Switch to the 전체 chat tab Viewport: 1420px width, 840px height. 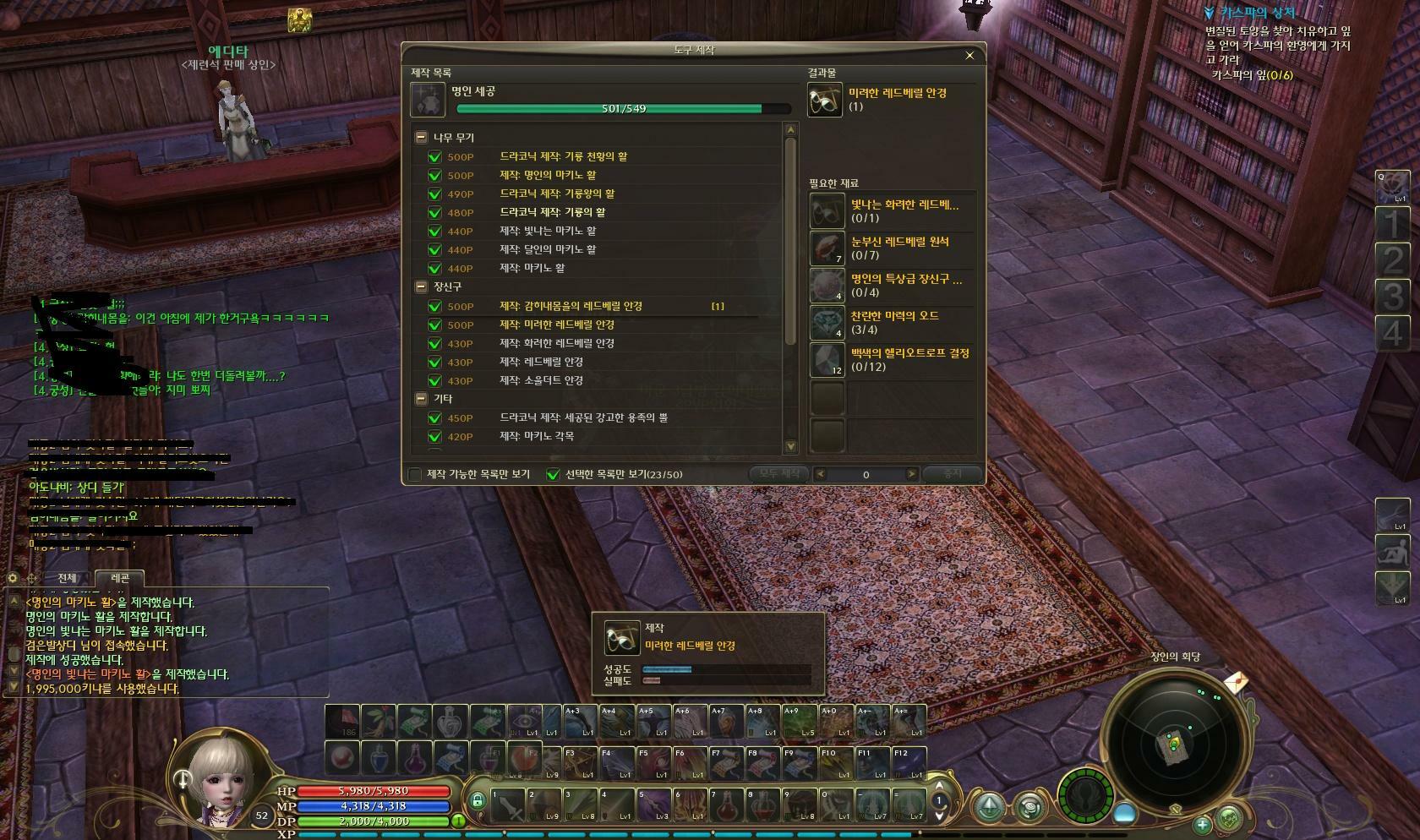click(67, 578)
